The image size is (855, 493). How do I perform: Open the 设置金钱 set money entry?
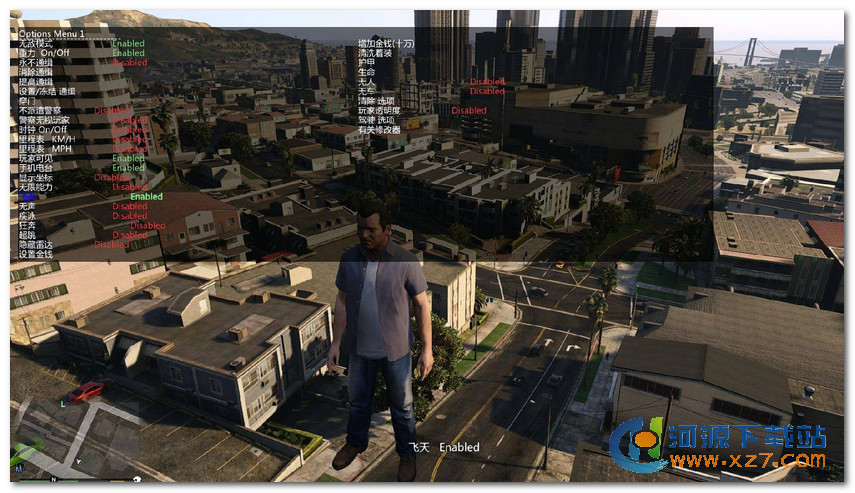[36, 254]
